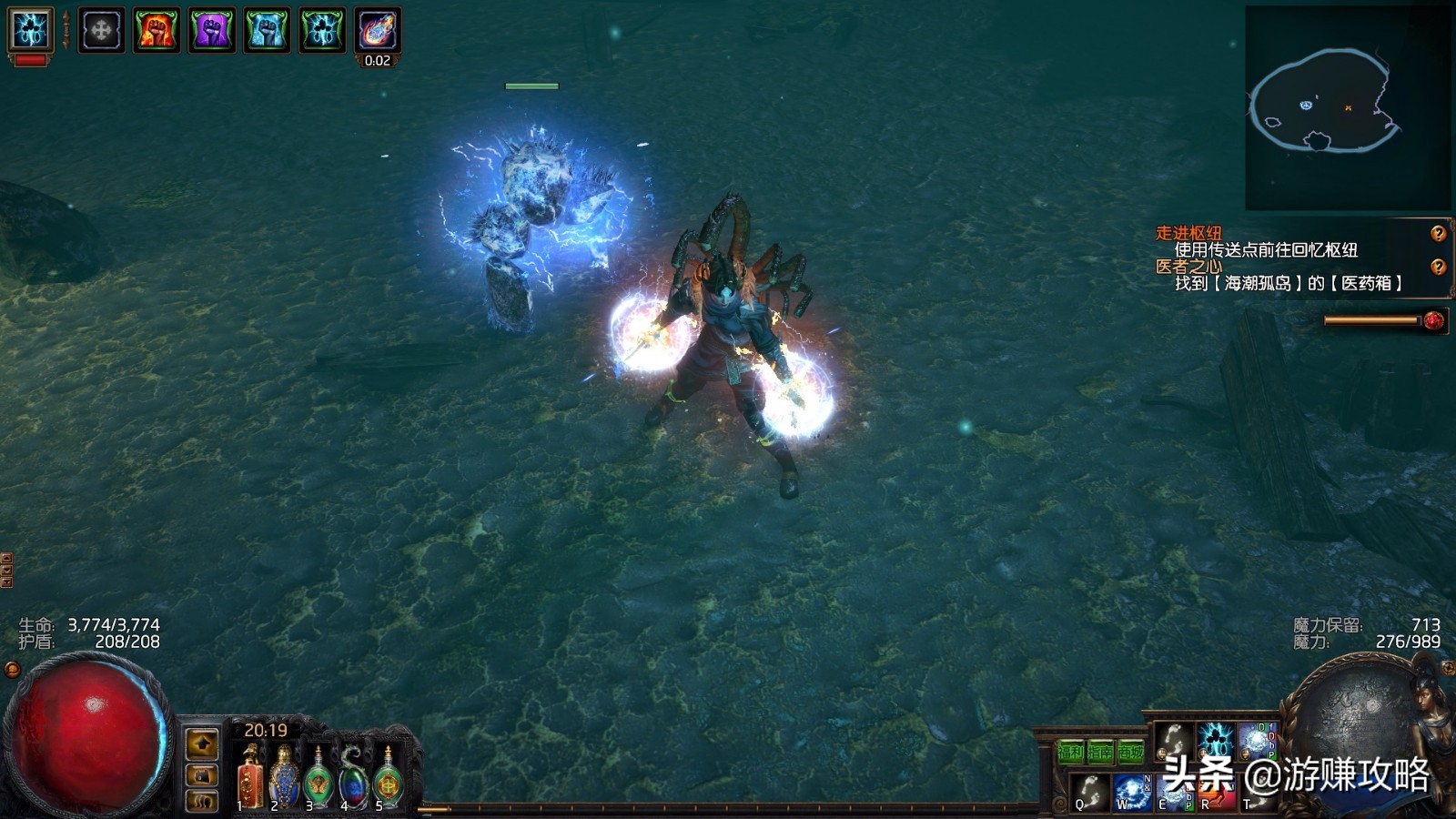Image resolution: width=1456 pixels, height=819 pixels.
Task: Open the 商城 shop button
Action: coord(1130,753)
